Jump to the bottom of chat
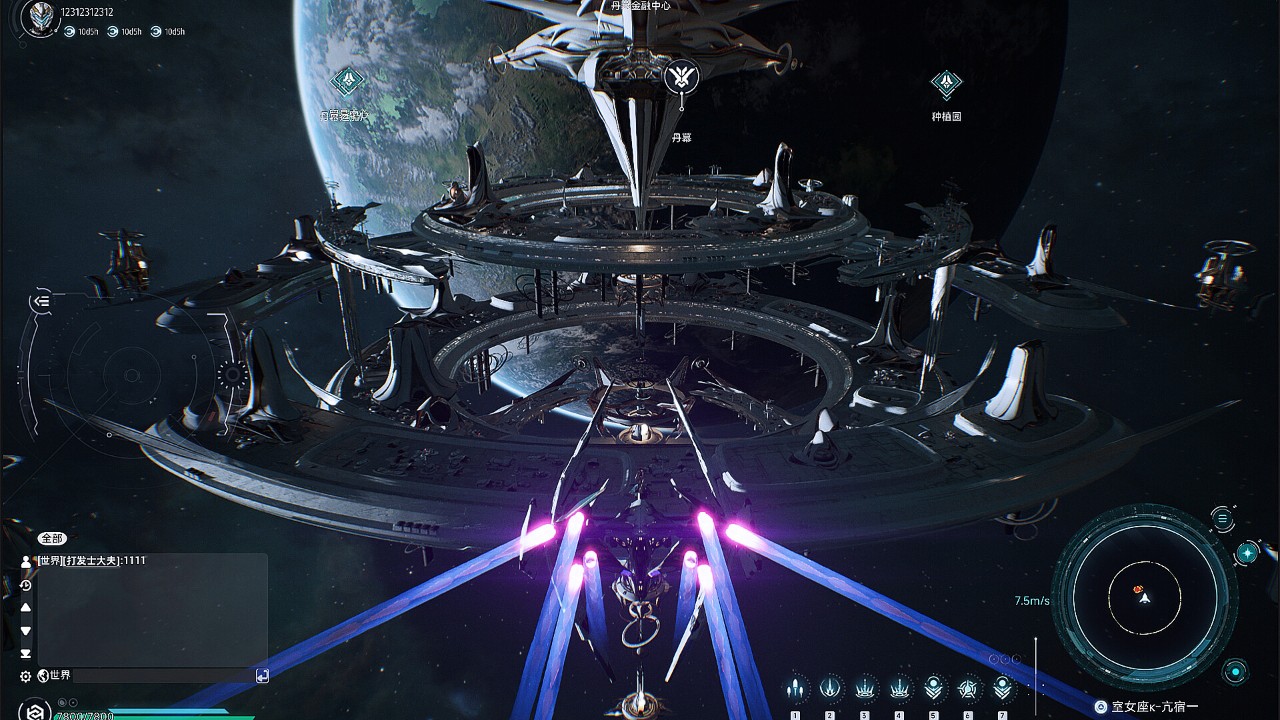This screenshot has height=720, width=1280. (26, 653)
